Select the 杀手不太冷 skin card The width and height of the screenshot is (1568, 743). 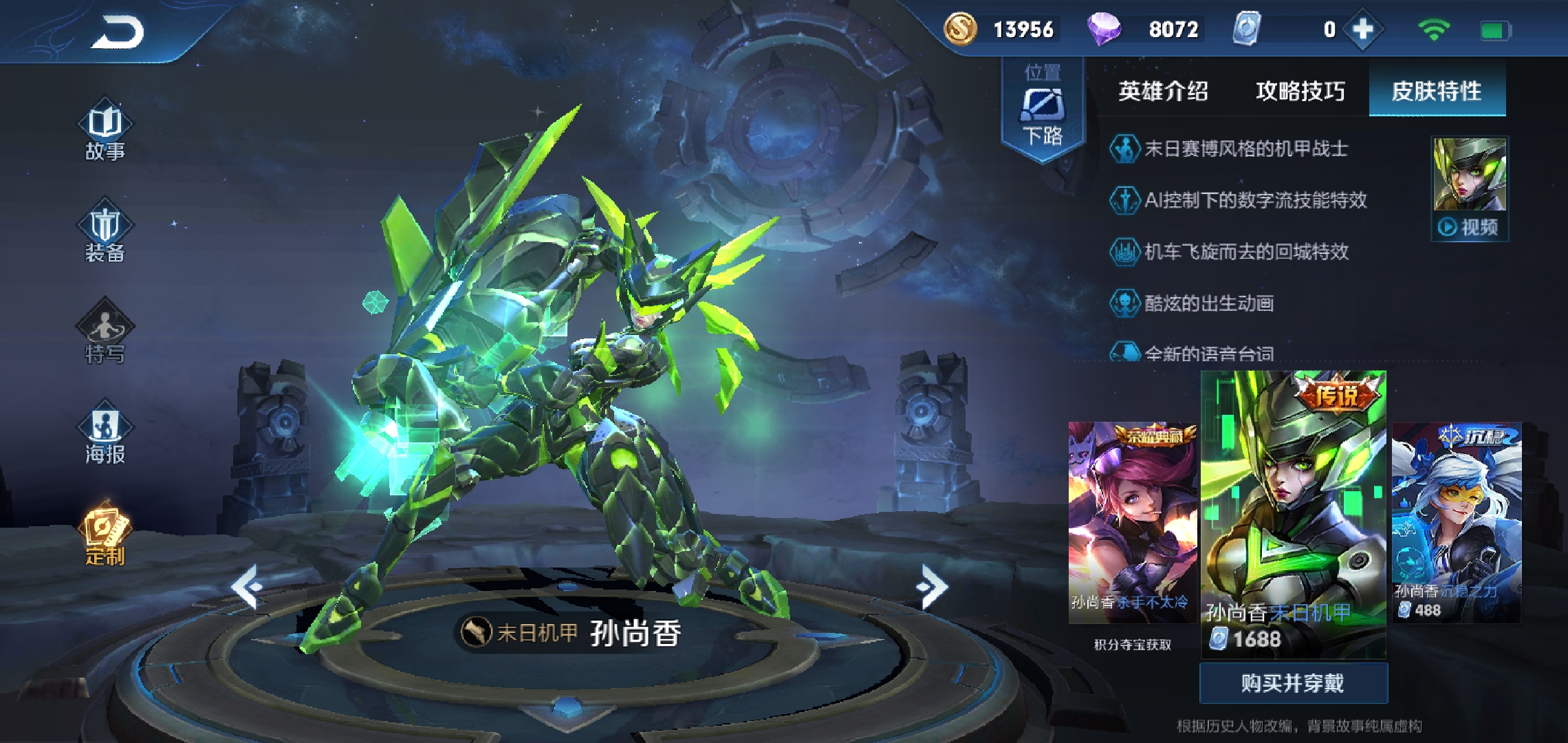1132,523
